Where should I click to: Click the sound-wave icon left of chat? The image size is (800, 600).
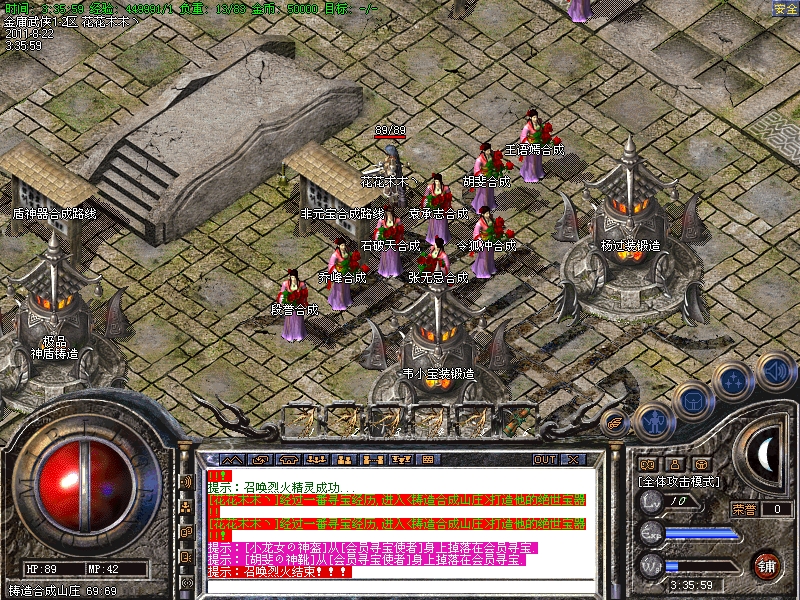[187, 481]
